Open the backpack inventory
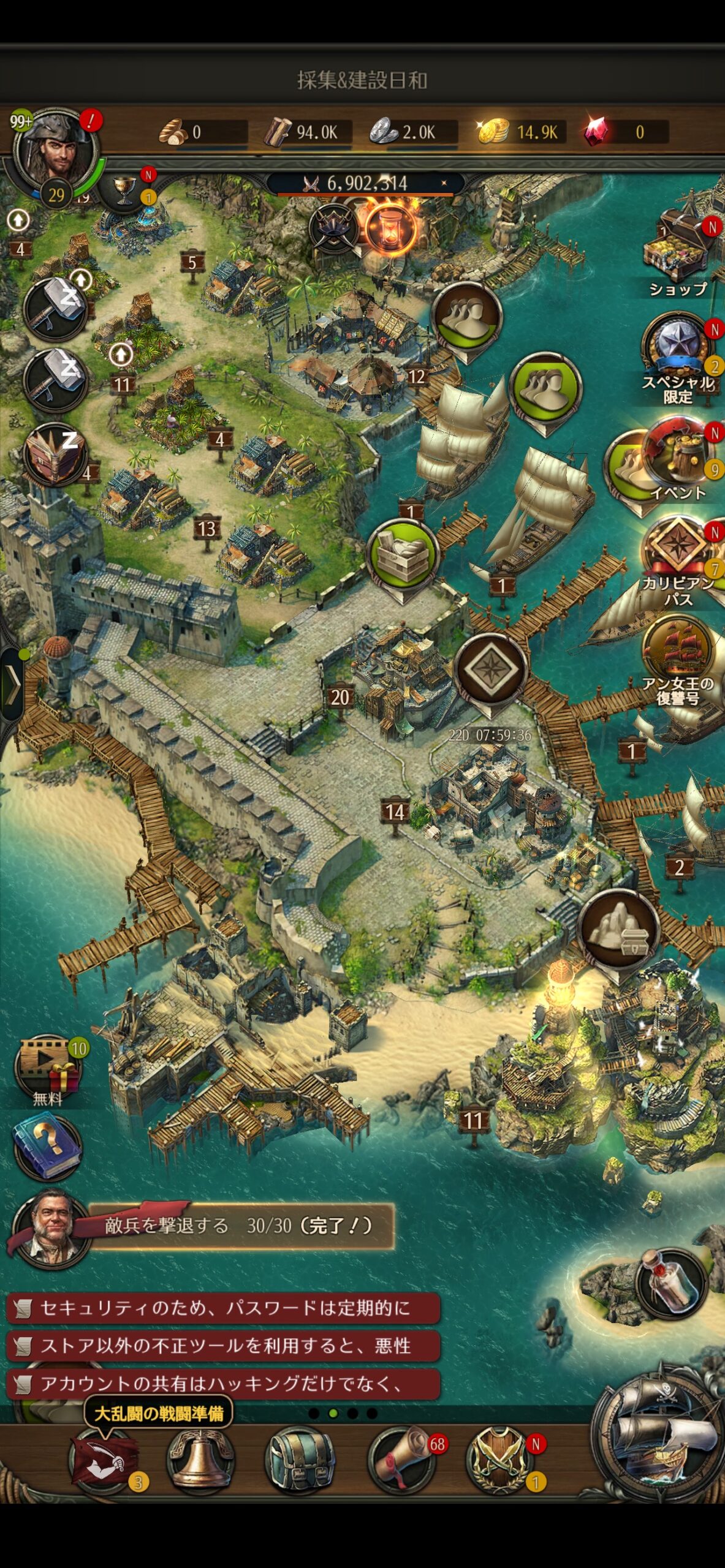This screenshot has width=725, height=1568. pos(300,1461)
